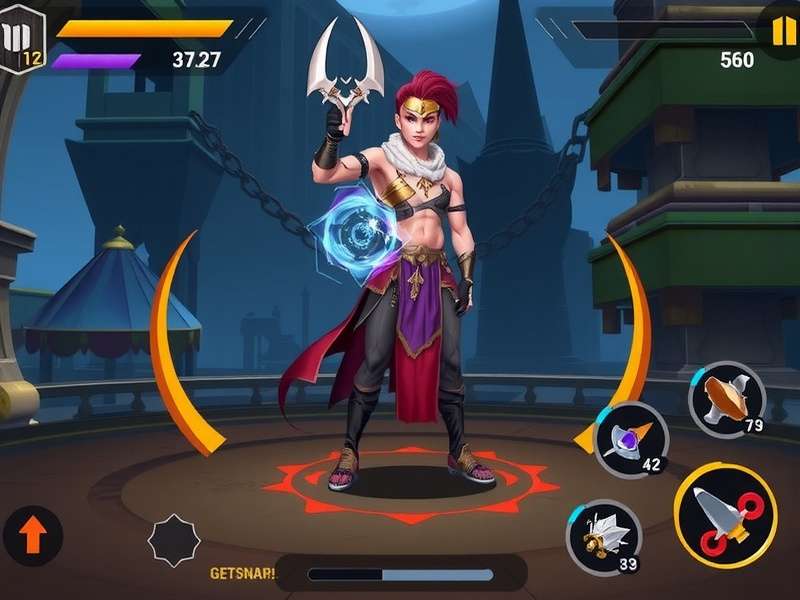Activate the rocket main attack button
Image resolution: width=800 pixels, height=600 pixels.
(725, 515)
